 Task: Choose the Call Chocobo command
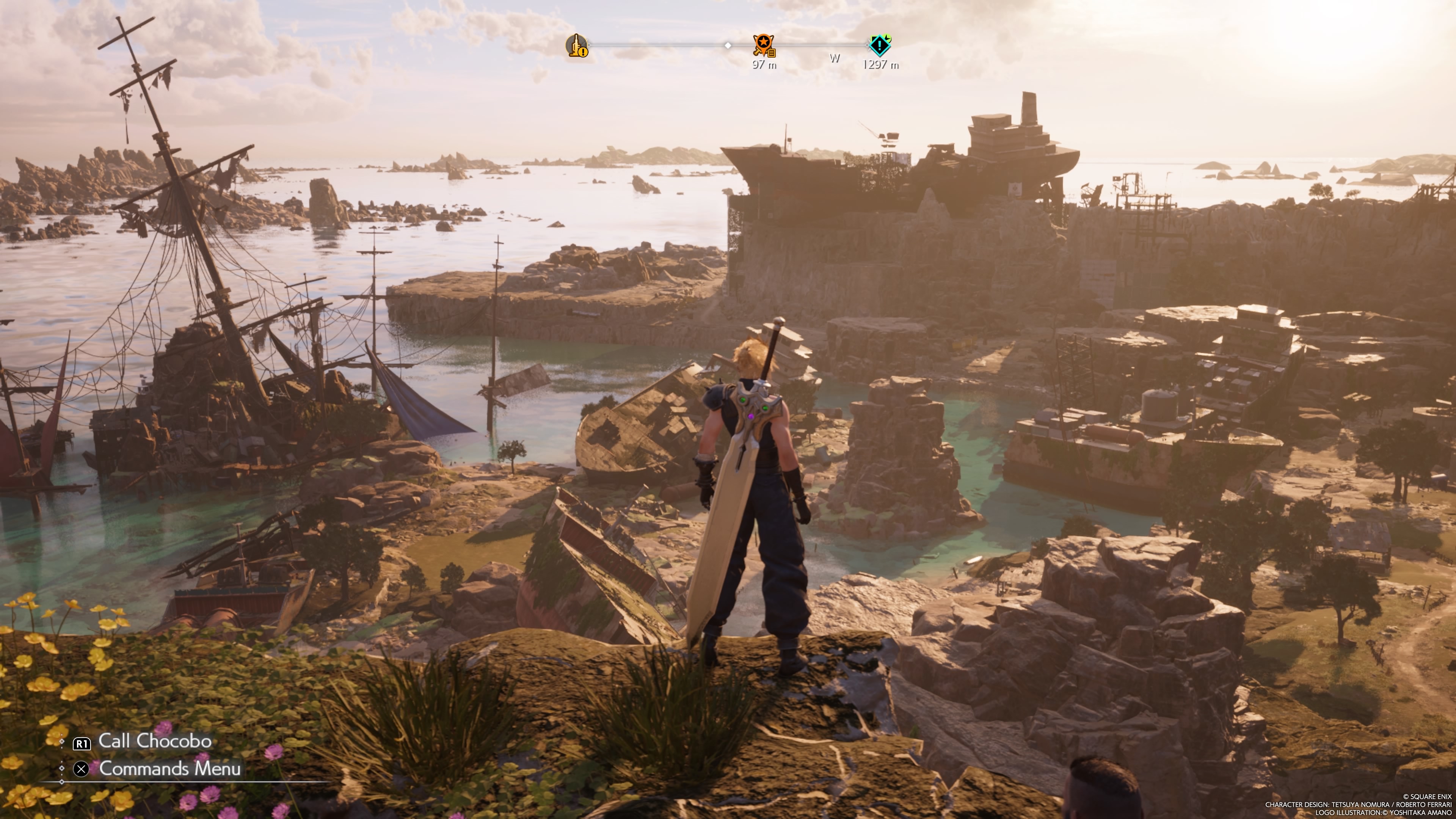pos(154,742)
